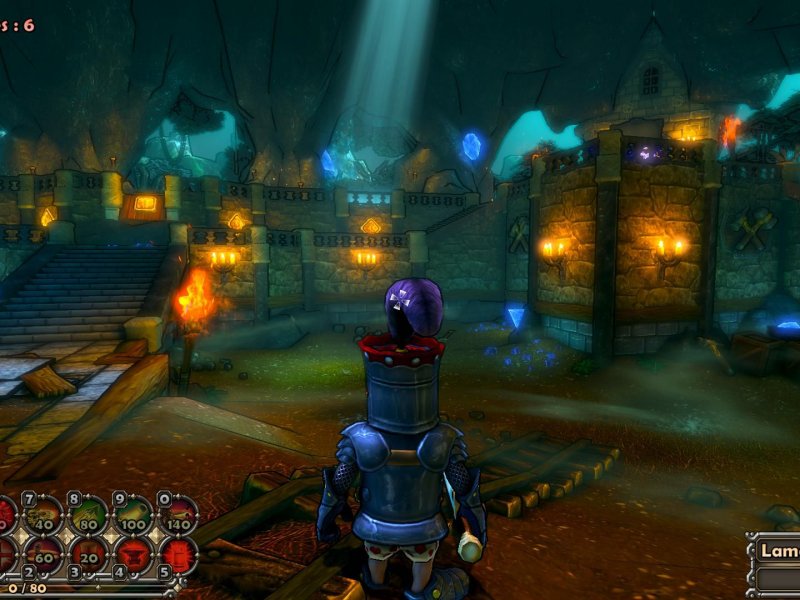Select the tower slot costing 140 mana
This screenshot has width=800, height=600.
(177, 516)
